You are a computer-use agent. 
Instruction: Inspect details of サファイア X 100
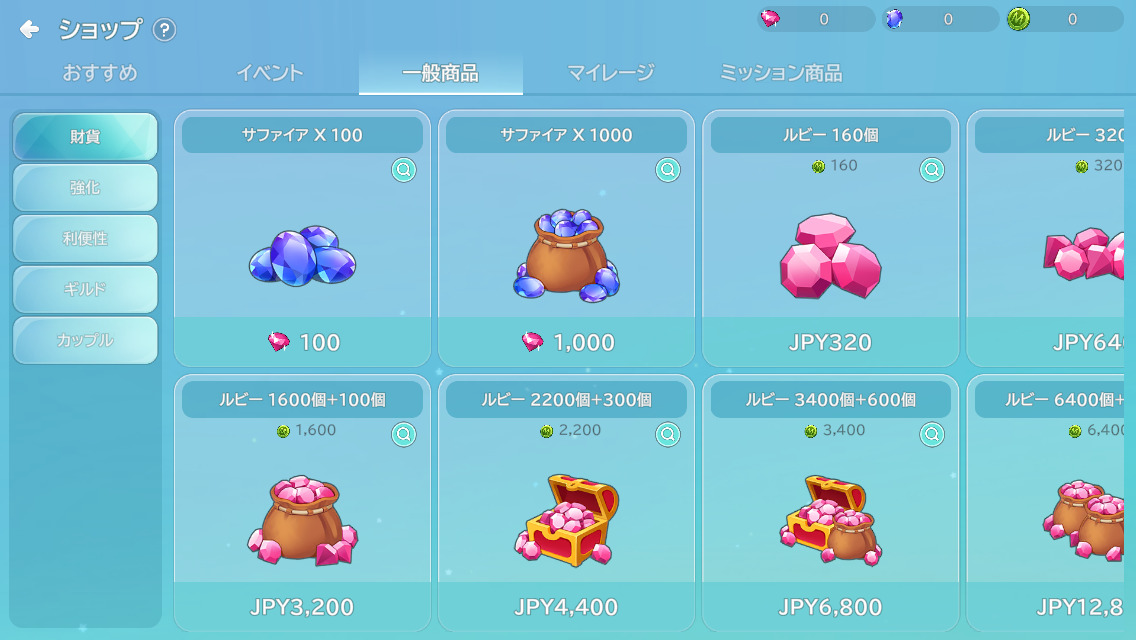coord(403,170)
